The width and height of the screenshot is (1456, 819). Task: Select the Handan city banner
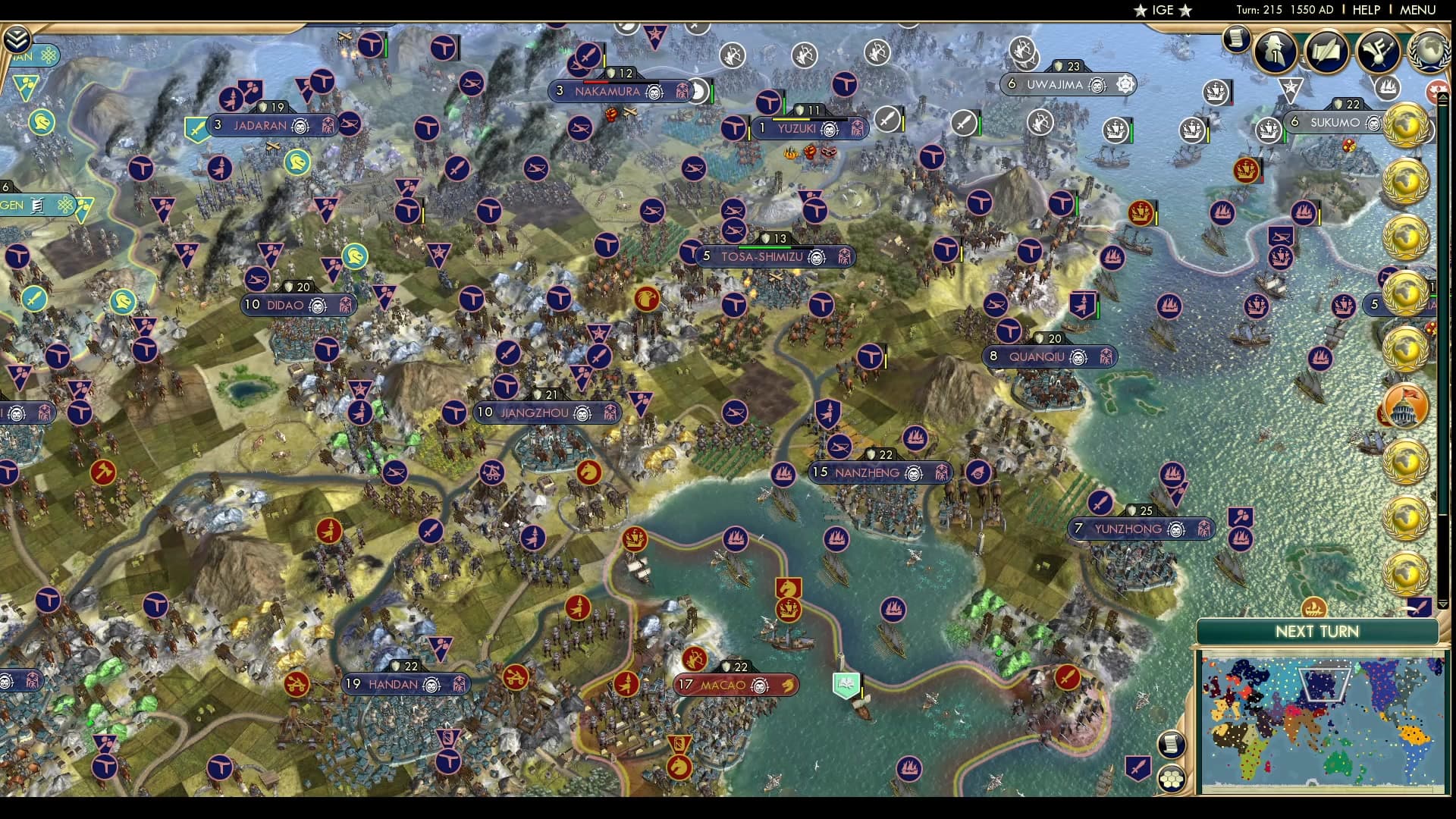click(x=406, y=684)
